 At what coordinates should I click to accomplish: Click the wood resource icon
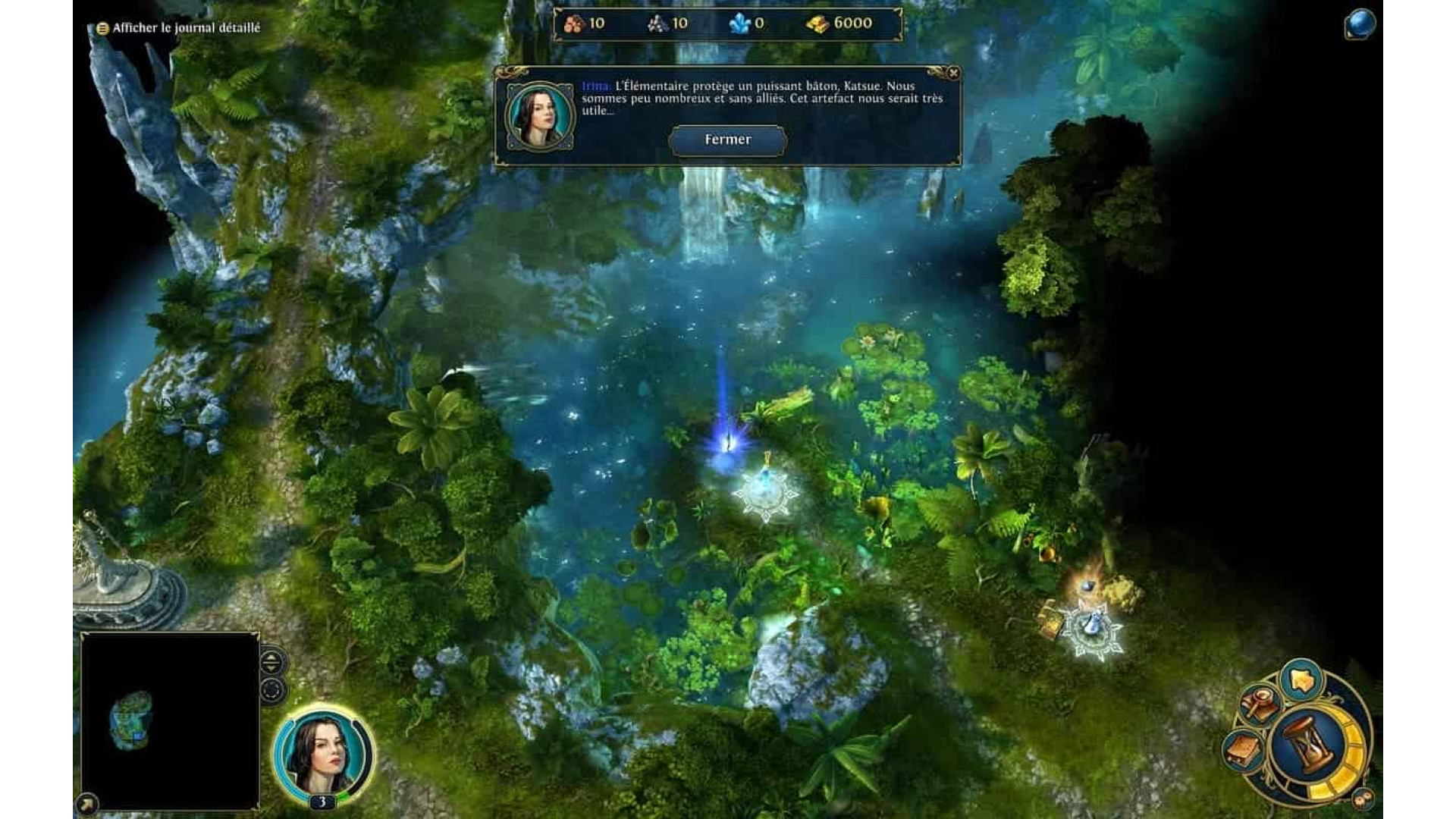(x=574, y=23)
